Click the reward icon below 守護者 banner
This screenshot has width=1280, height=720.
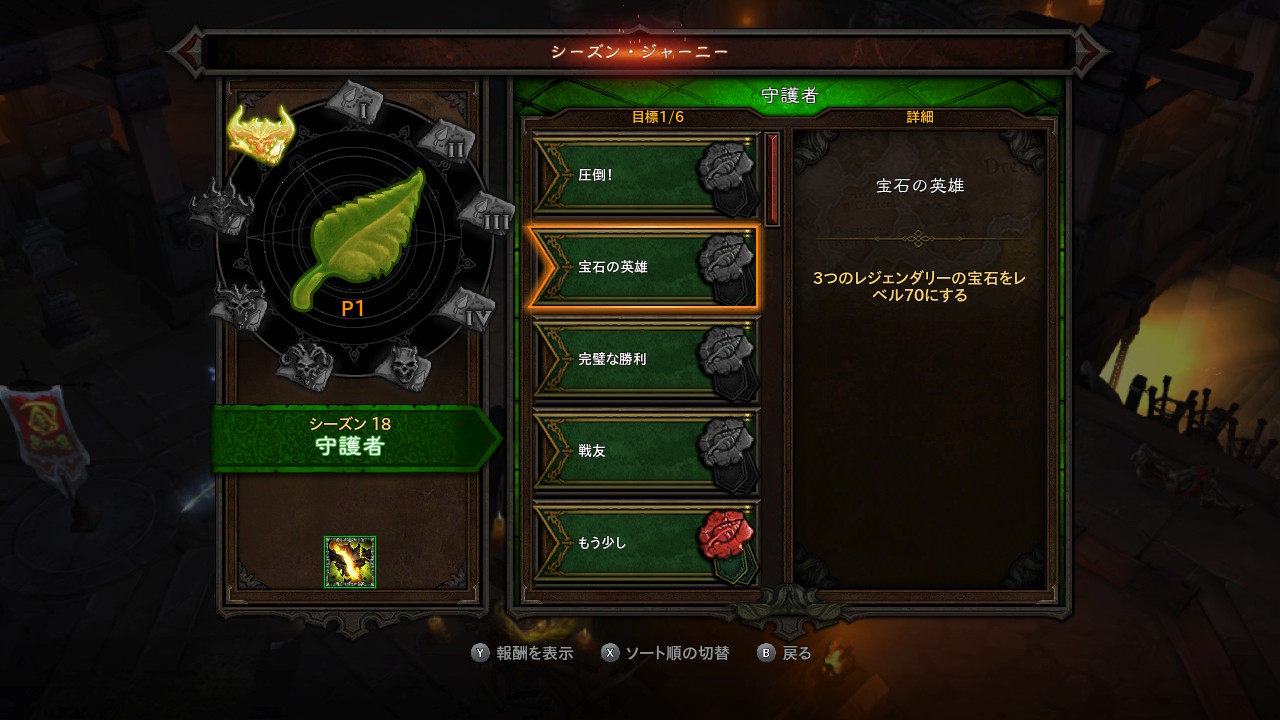(350, 562)
